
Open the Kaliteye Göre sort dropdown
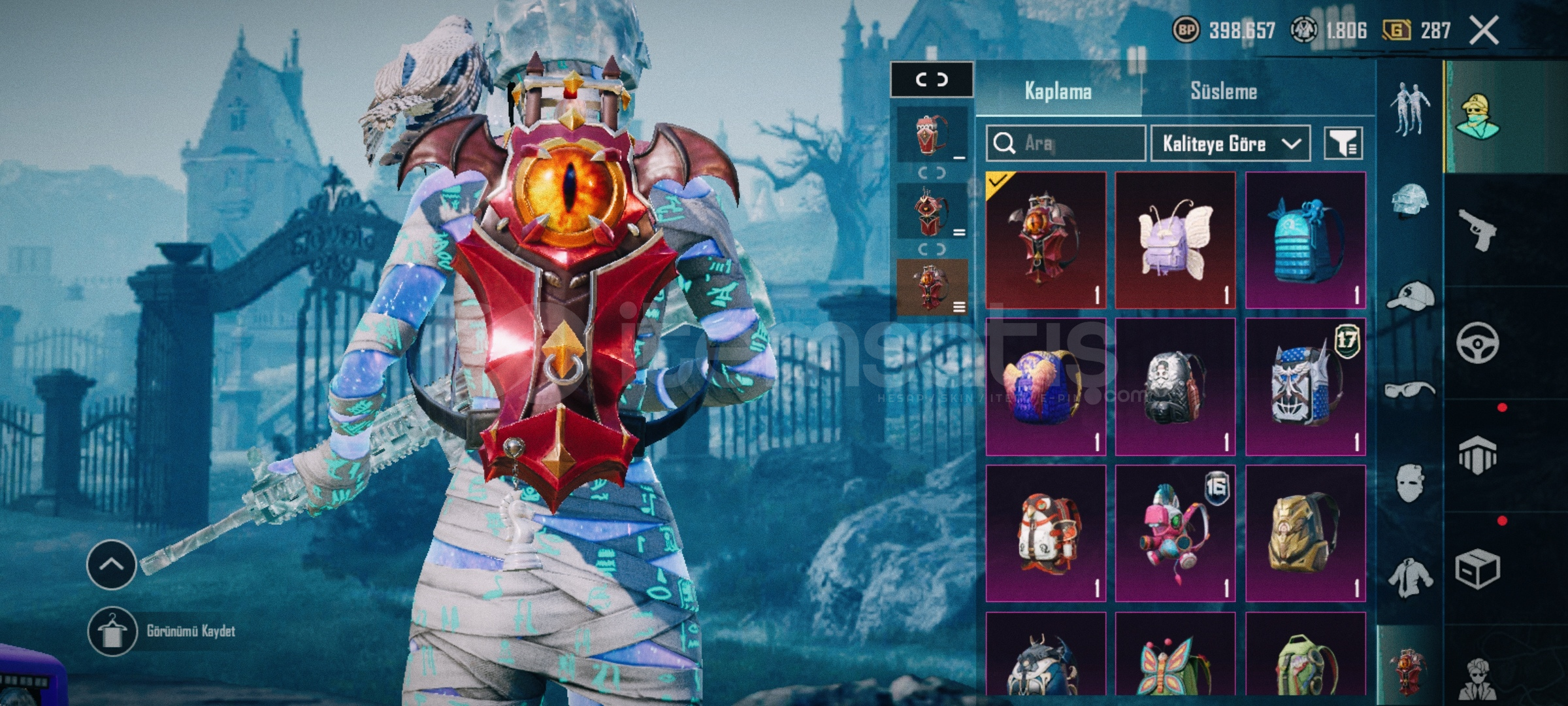click(1230, 143)
